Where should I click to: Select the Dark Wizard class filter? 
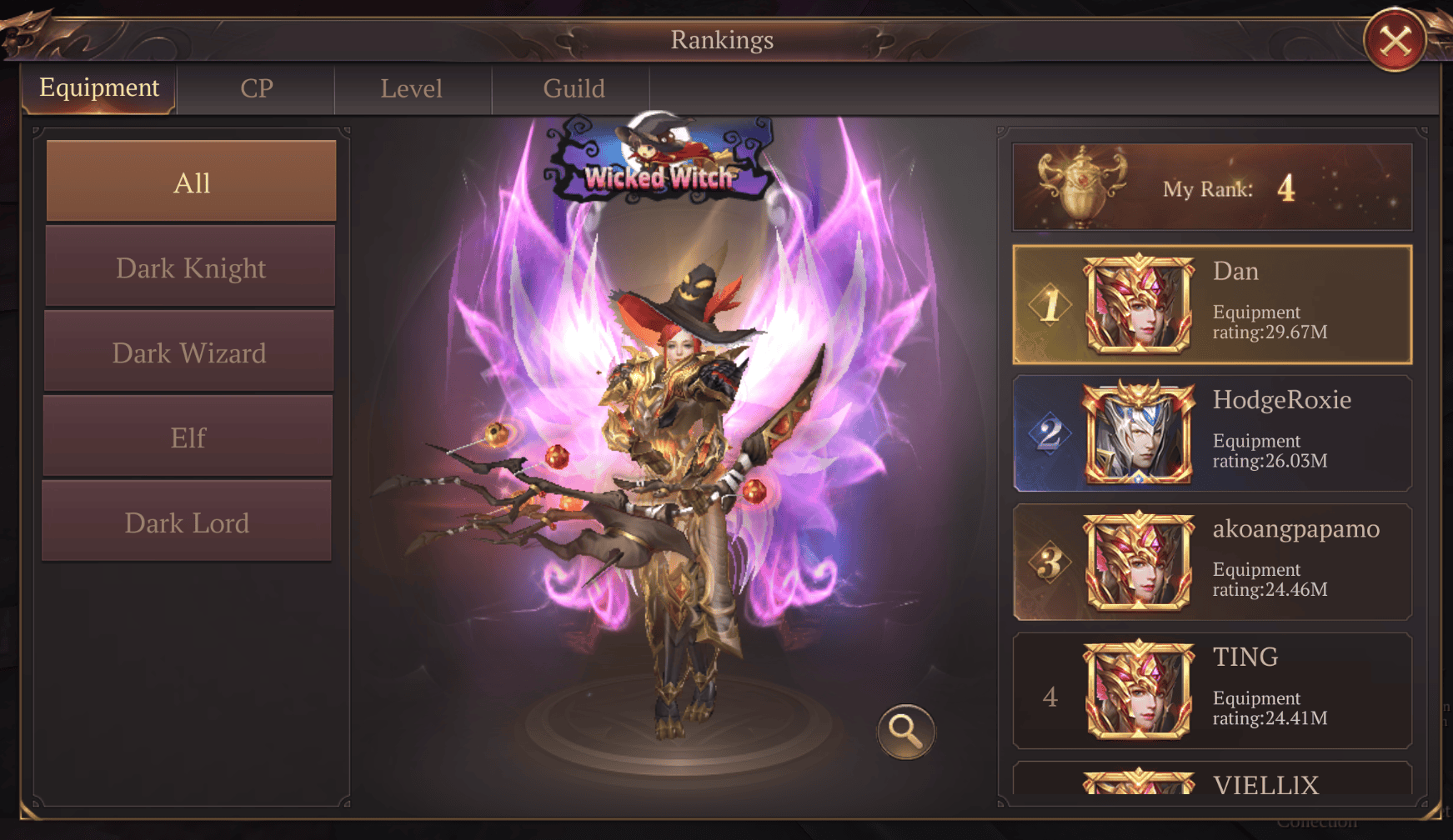(190, 352)
